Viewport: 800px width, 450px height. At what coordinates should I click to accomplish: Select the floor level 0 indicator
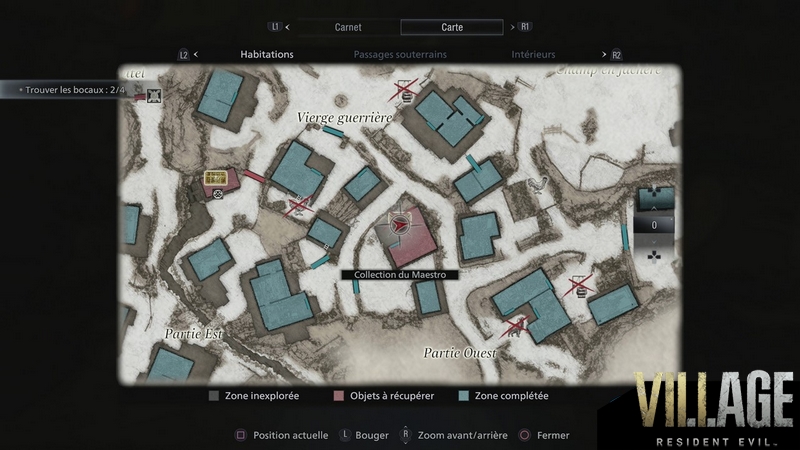point(654,225)
